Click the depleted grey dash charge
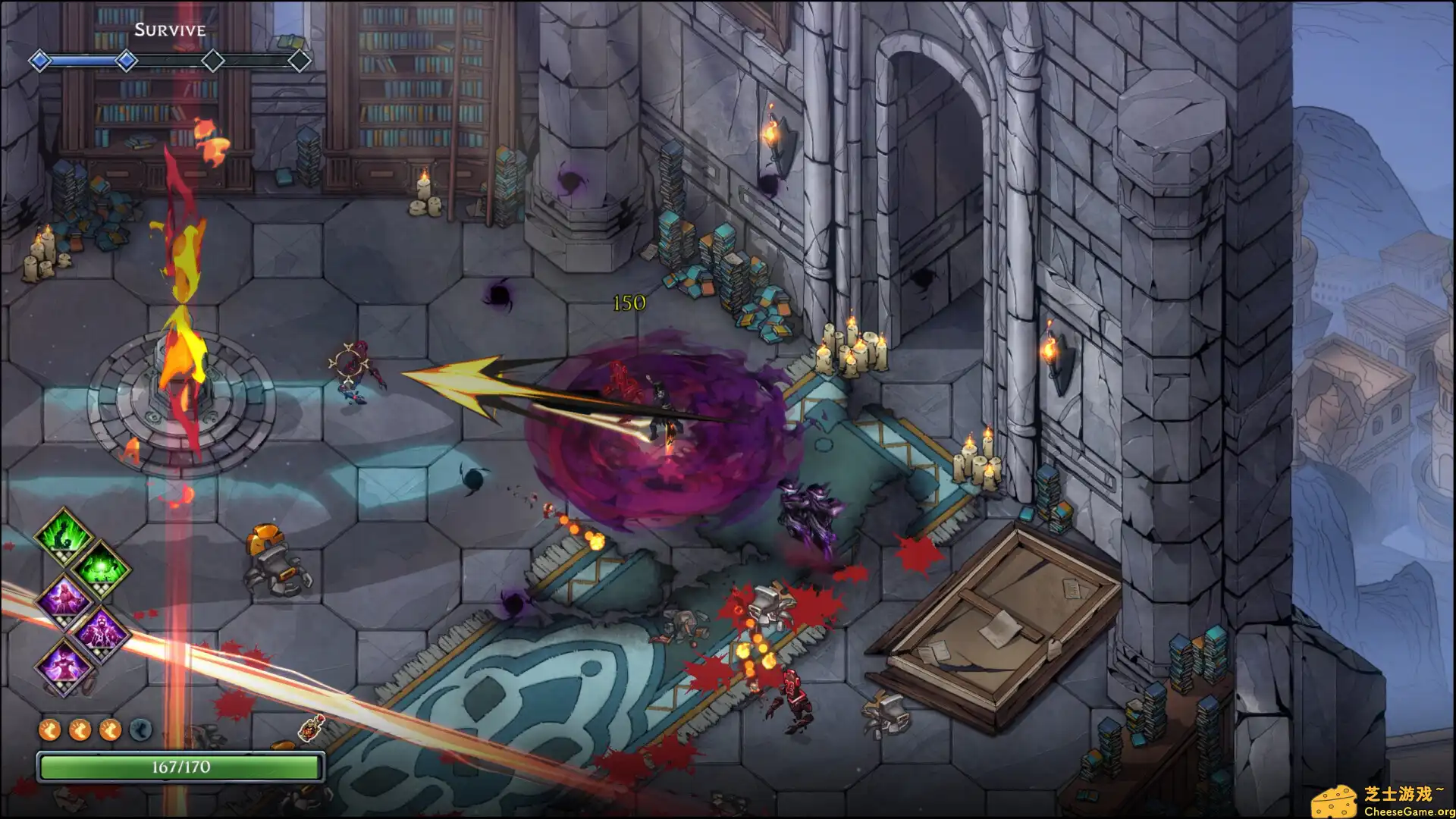 pos(140,730)
